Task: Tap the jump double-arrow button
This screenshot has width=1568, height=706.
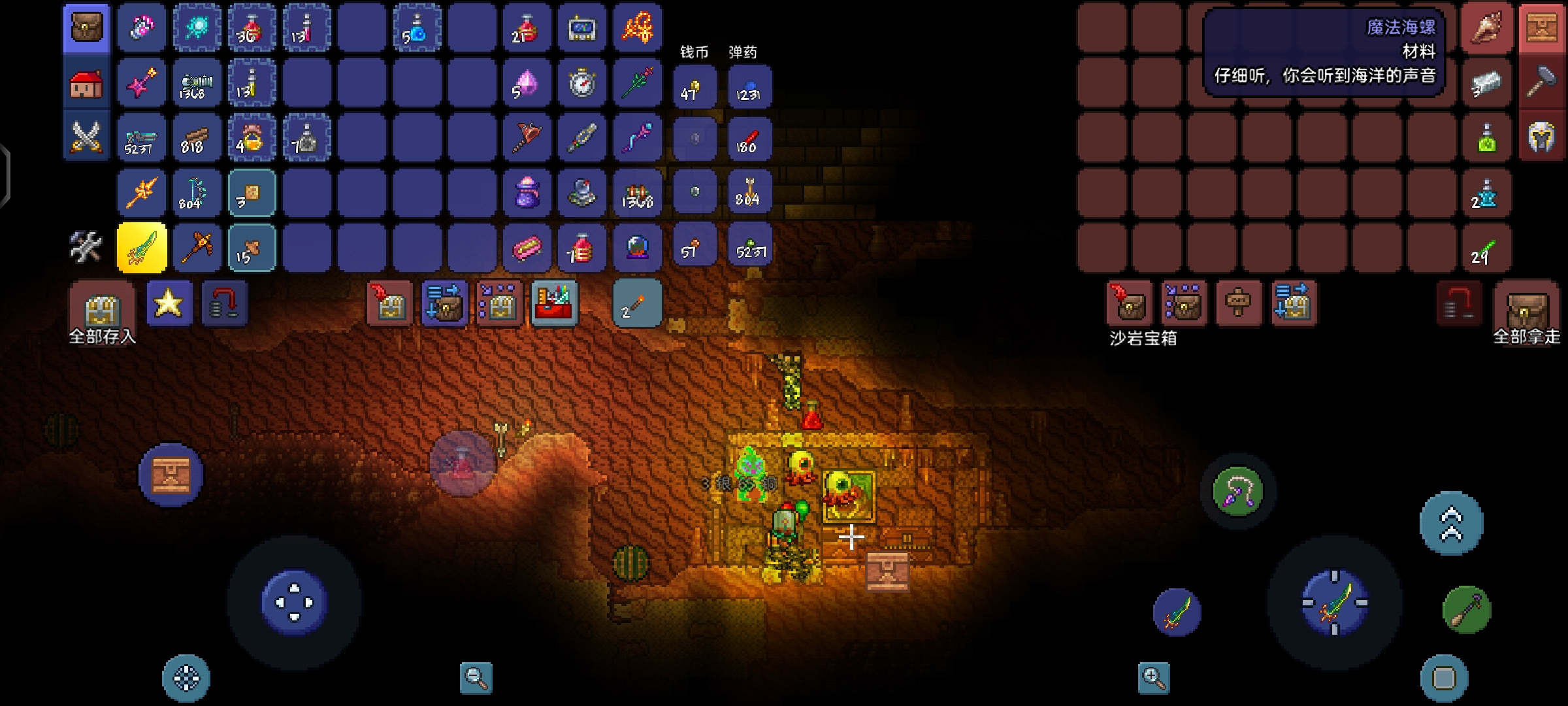Action: tap(1451, 524)
